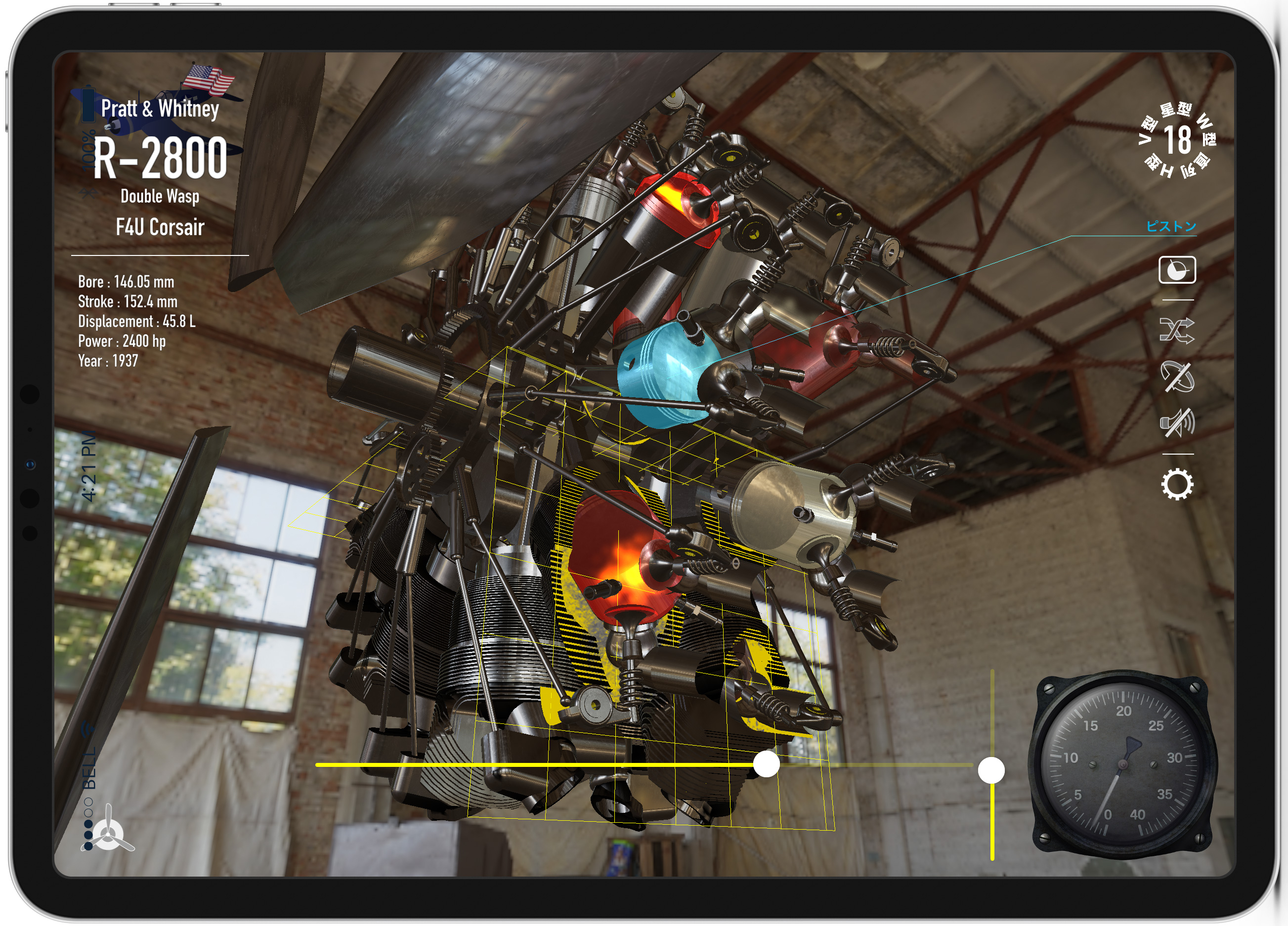Open the settings gear icon

pyautogui.click(x=1177, y=484)
